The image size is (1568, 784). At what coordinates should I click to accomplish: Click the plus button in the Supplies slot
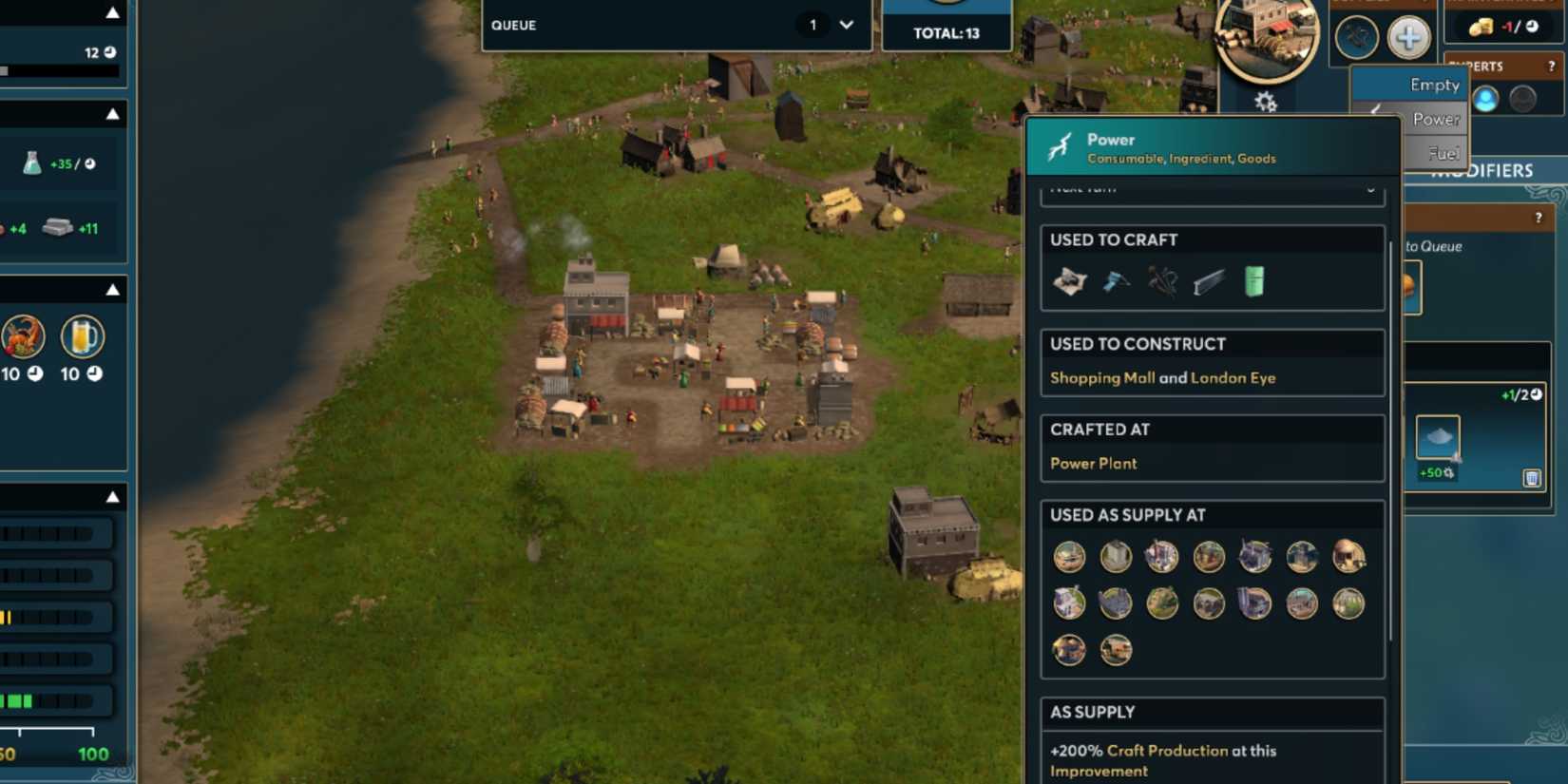(1407, 37)
